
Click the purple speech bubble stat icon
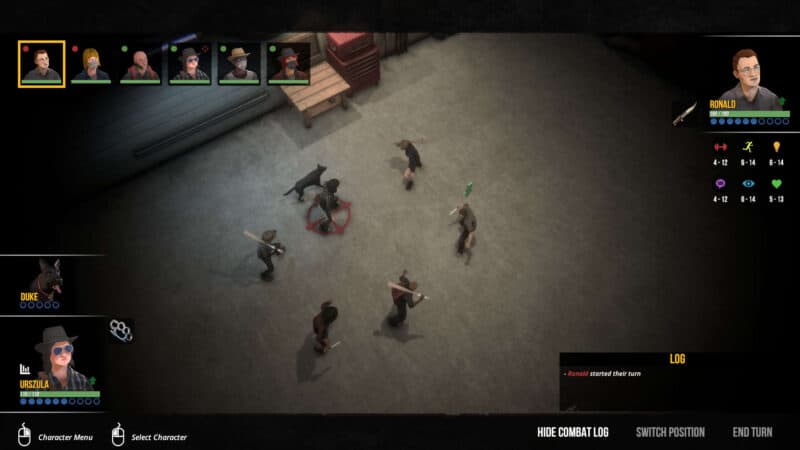pyautogui.click(x=720, y=184)
